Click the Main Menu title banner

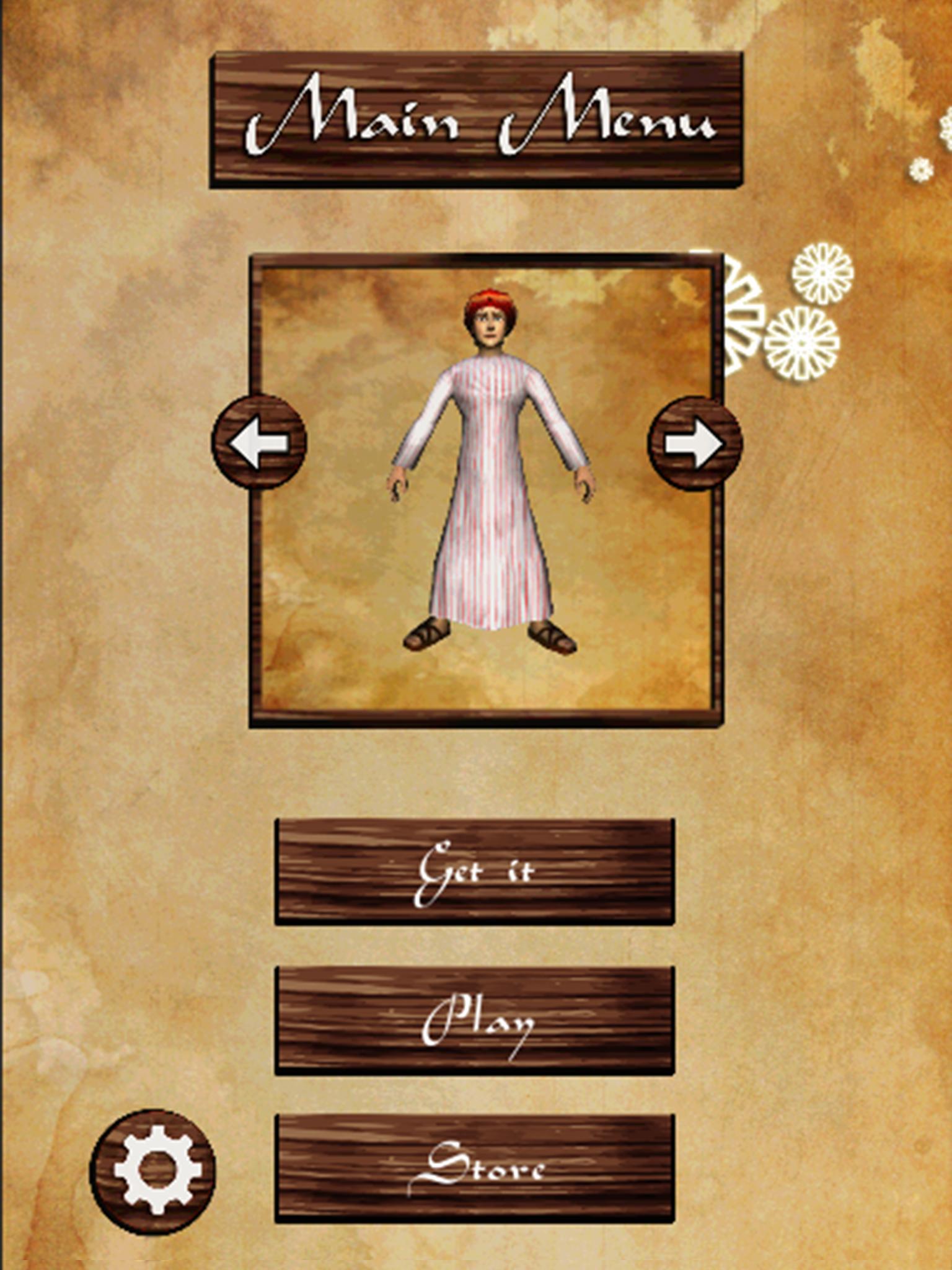[x=476, y=119]
